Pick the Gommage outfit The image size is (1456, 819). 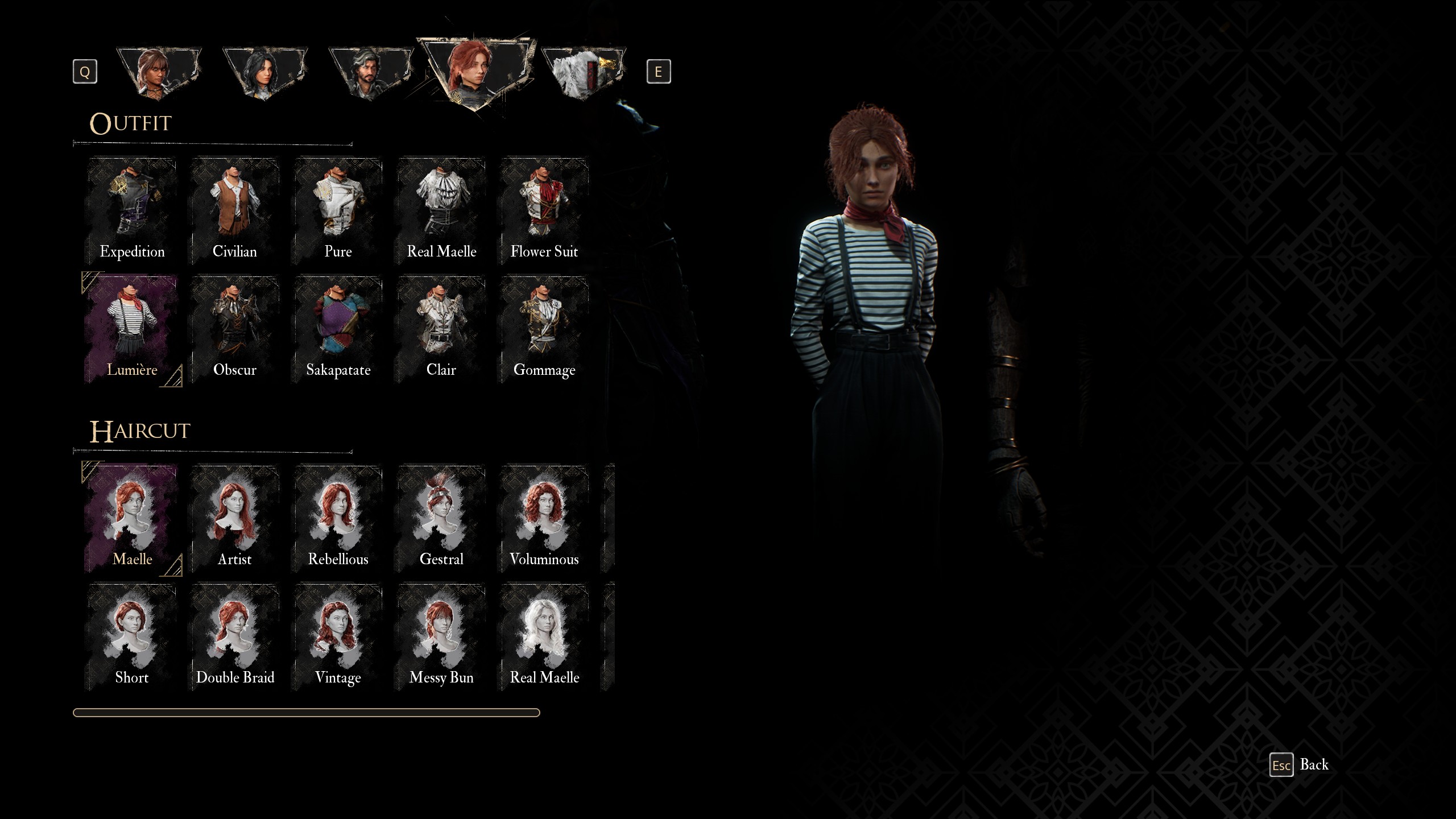tap(544, 329)
